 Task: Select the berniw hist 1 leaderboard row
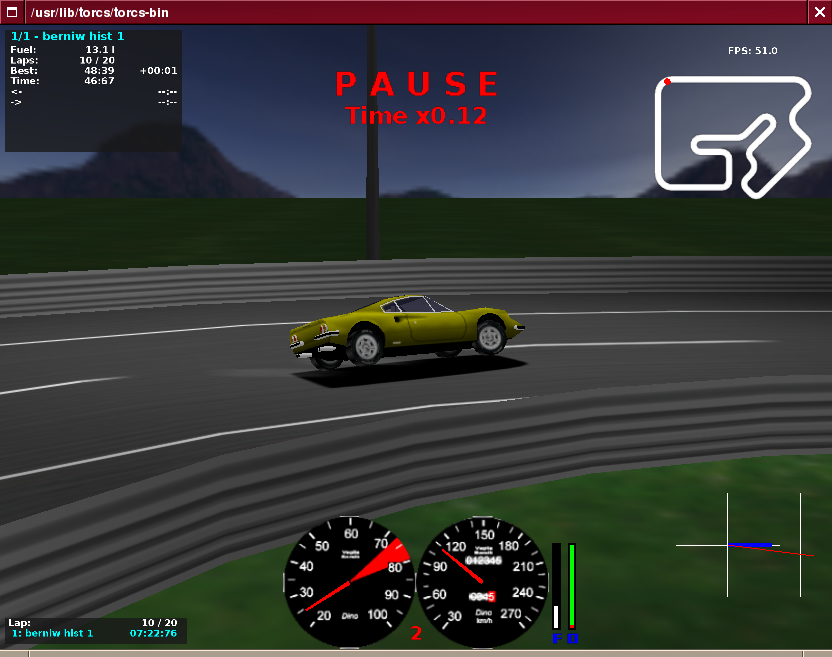(x=95, y=633)
